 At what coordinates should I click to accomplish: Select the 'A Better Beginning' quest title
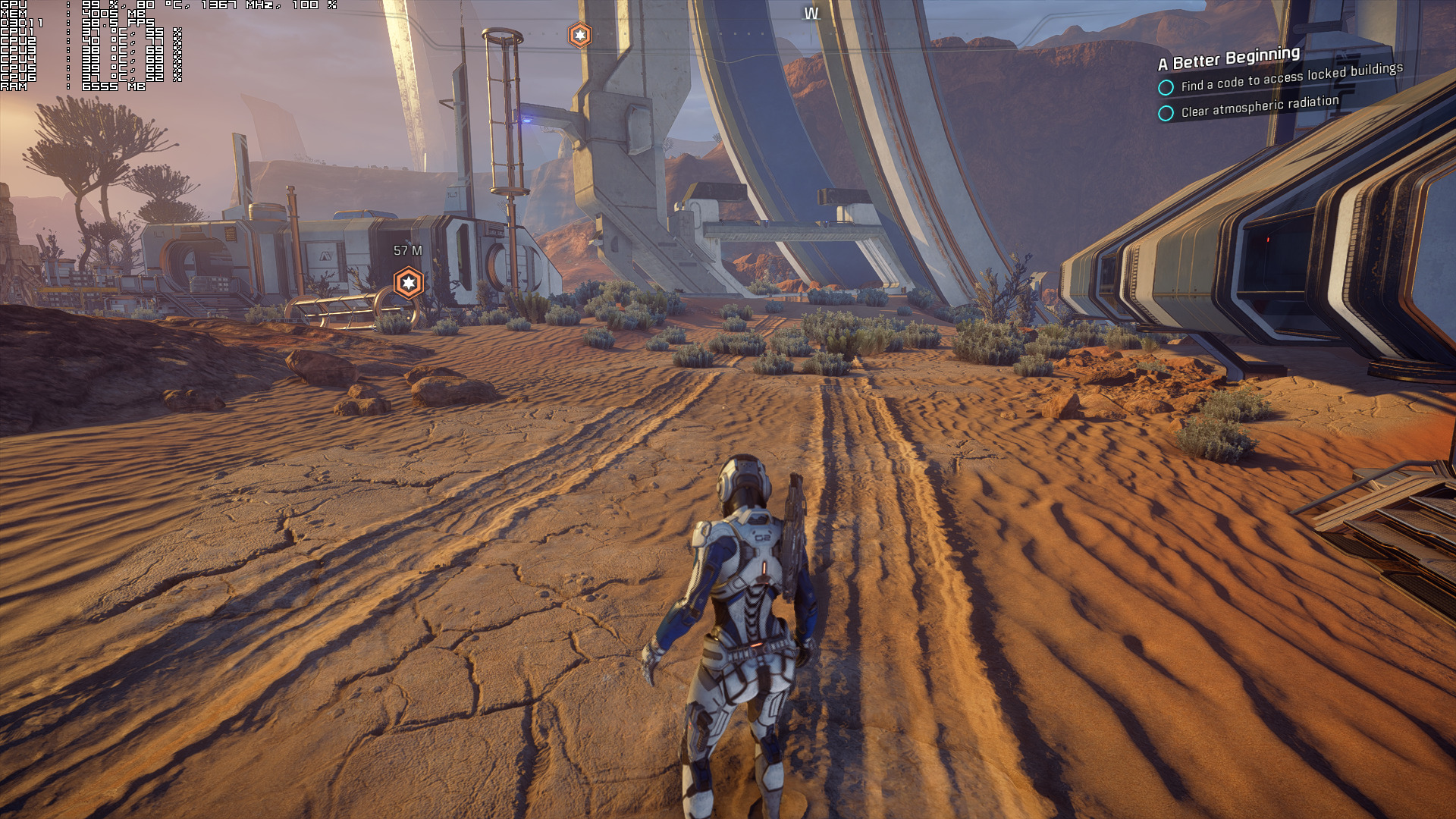[1228, 58]
